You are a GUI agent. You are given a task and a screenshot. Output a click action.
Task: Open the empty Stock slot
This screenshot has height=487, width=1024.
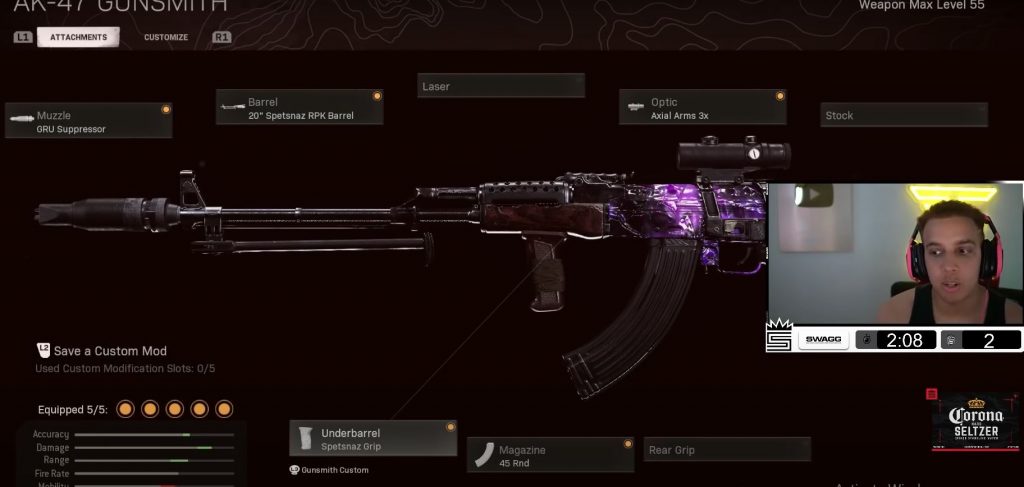(903, 115)
